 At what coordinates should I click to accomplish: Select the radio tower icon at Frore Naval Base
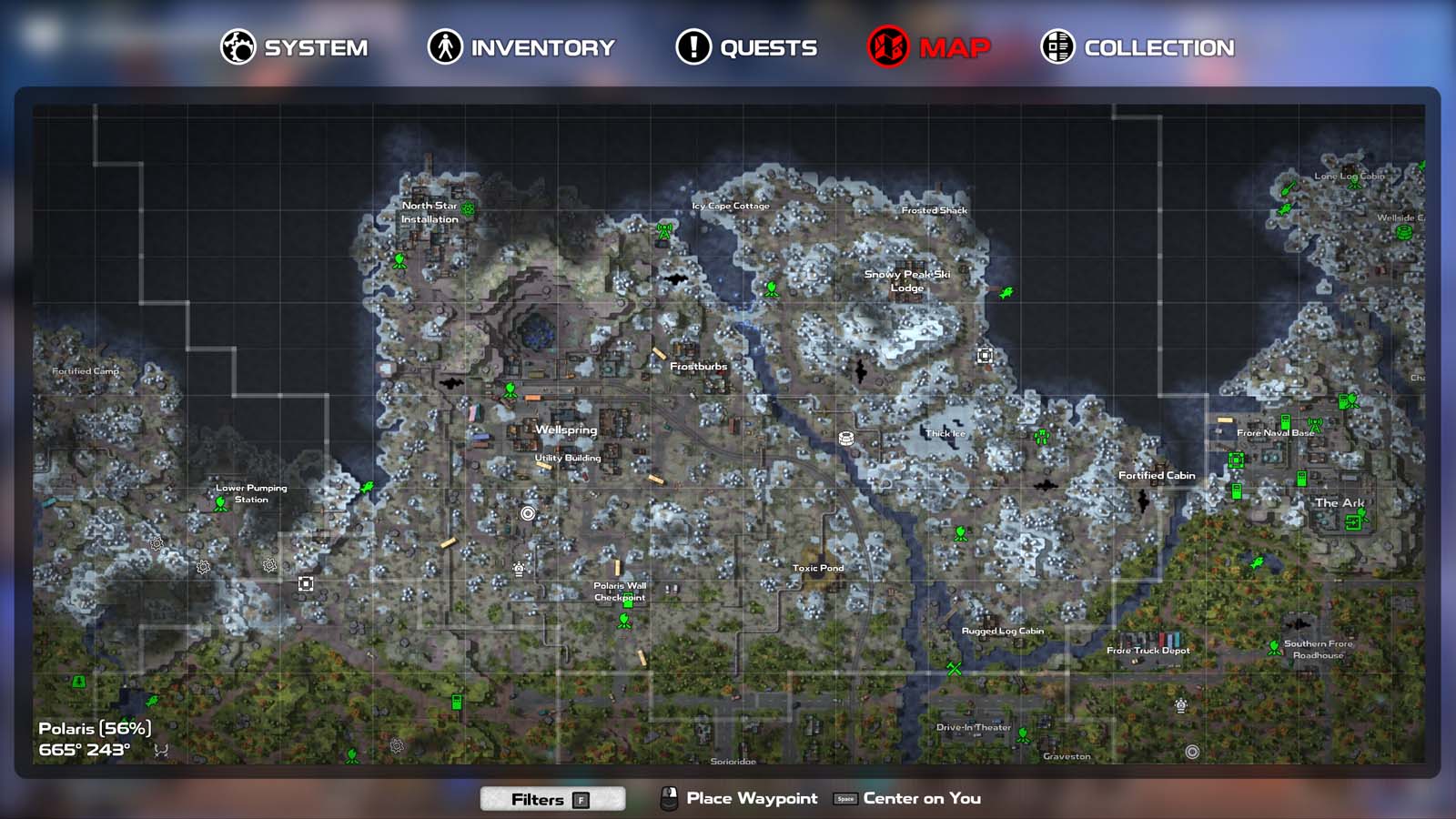[x=1315, y=425]
